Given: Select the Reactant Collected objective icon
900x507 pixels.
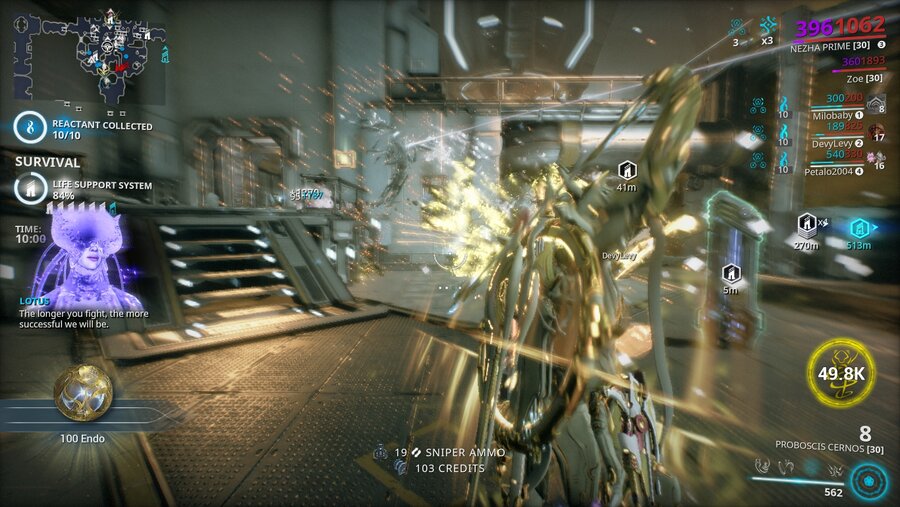Looking at the screenshot, I should (x=30, y=127).
